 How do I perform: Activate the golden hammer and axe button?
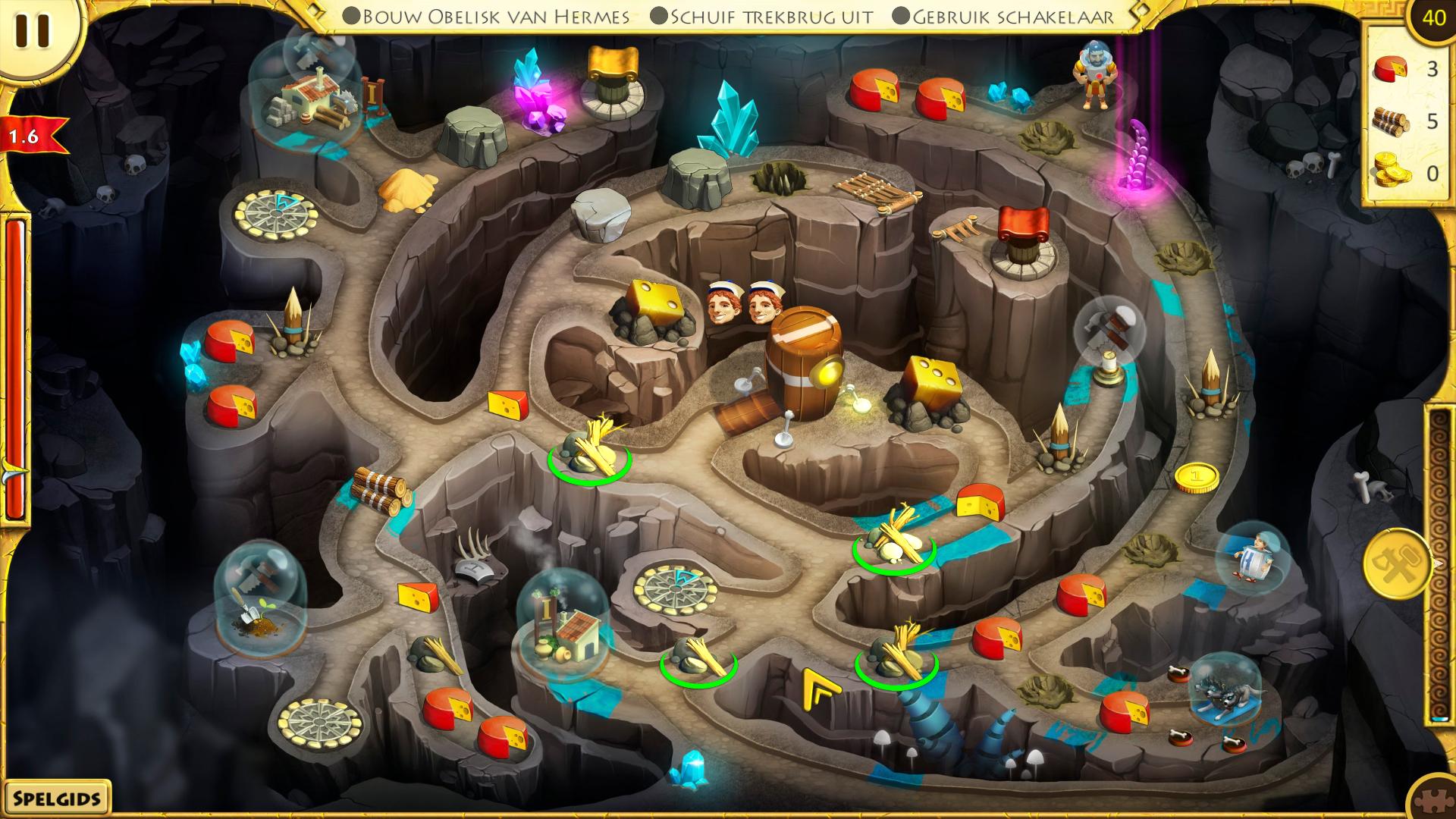[x=1397, y=563]
